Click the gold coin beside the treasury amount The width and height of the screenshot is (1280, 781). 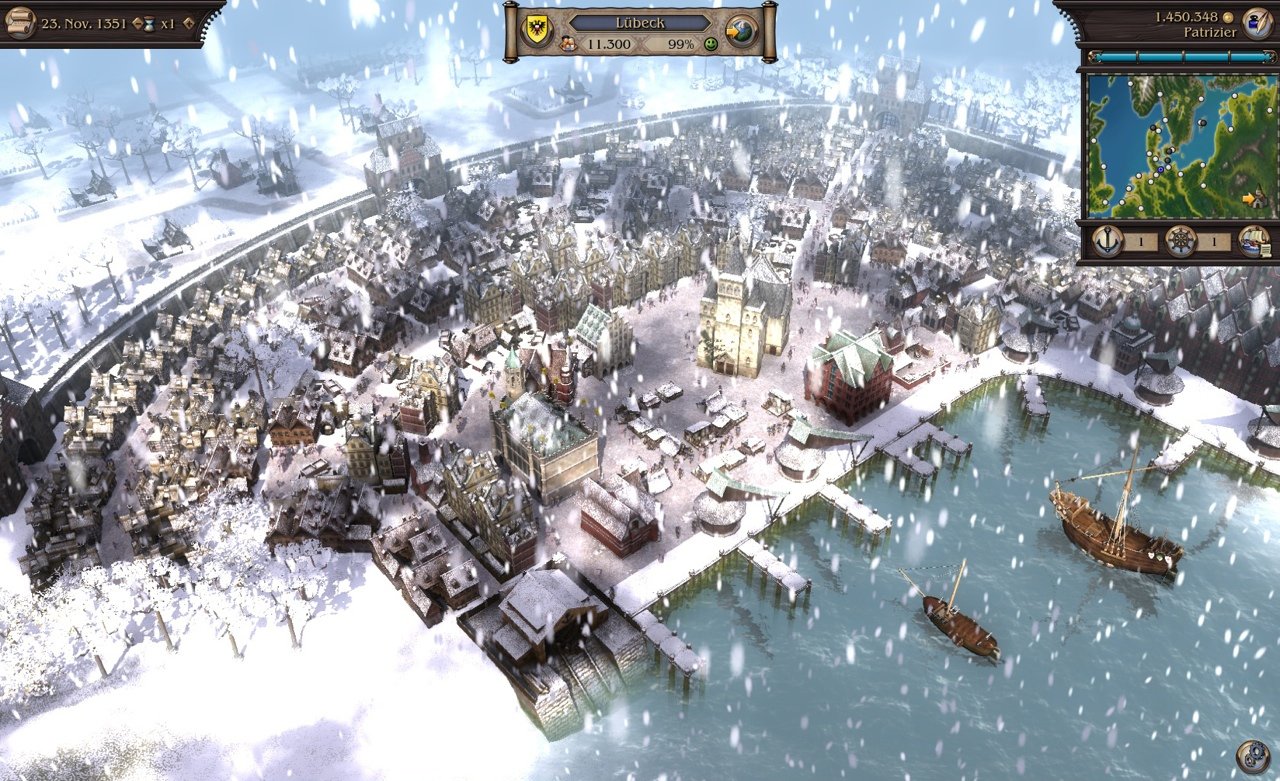point(1228,17)
